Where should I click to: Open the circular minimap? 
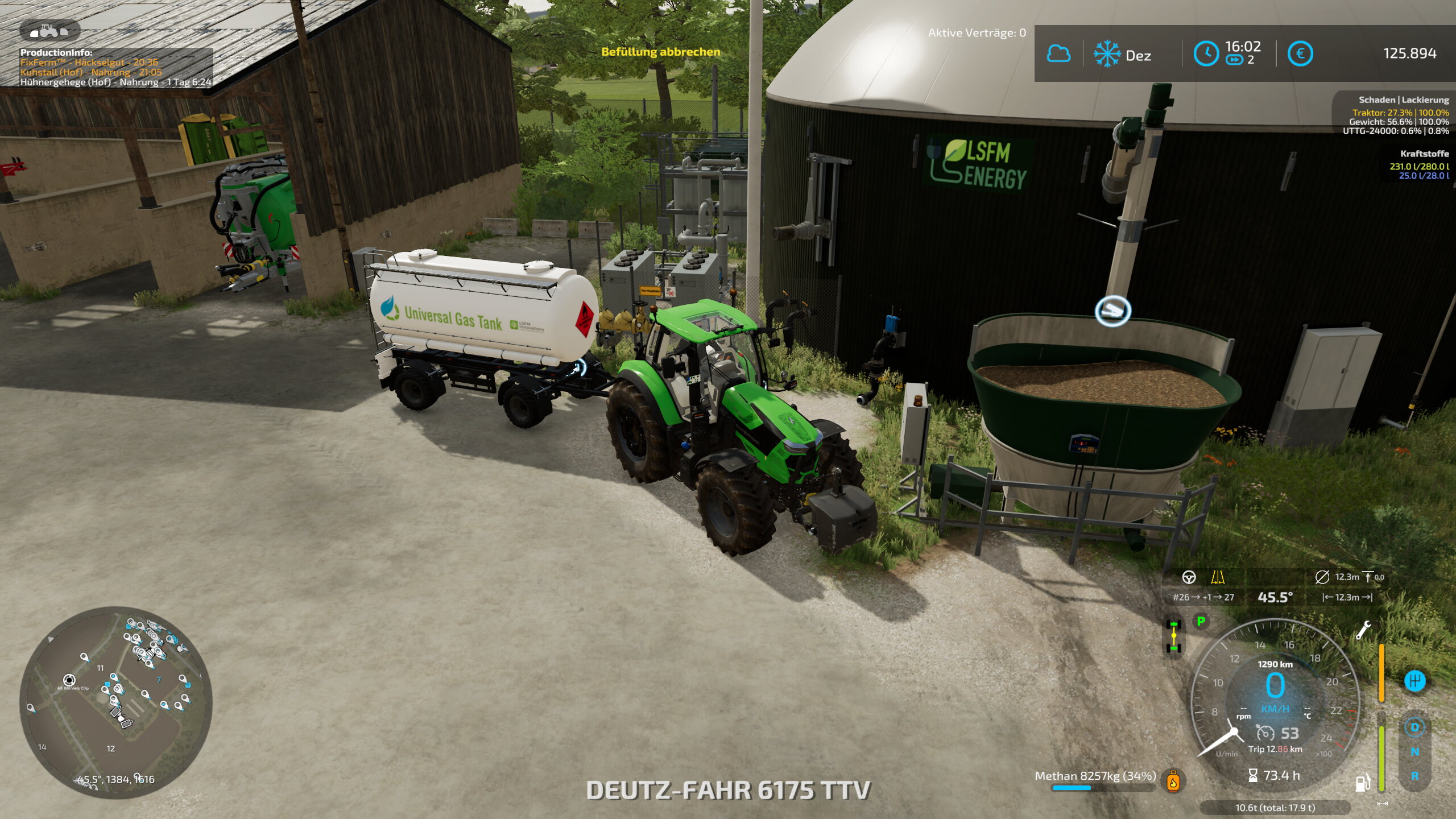click(116, 702)
